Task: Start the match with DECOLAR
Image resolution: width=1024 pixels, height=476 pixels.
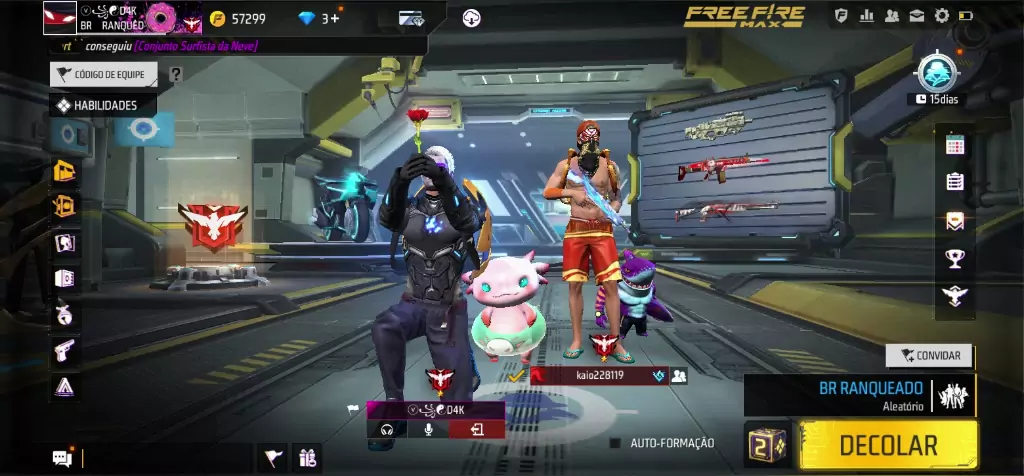Action: click(888, 445)
